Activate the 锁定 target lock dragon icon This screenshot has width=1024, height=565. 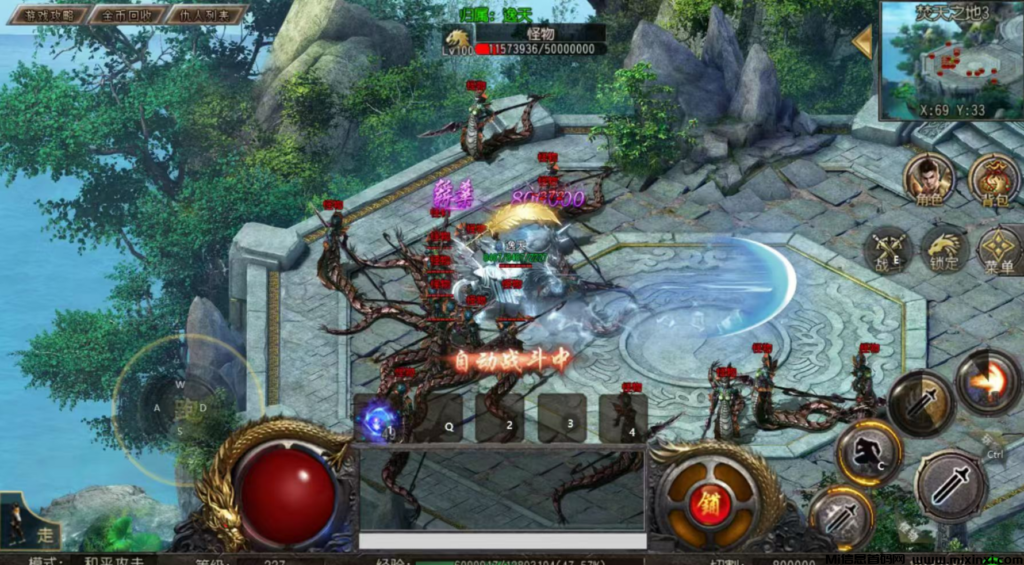coord(944,249)
